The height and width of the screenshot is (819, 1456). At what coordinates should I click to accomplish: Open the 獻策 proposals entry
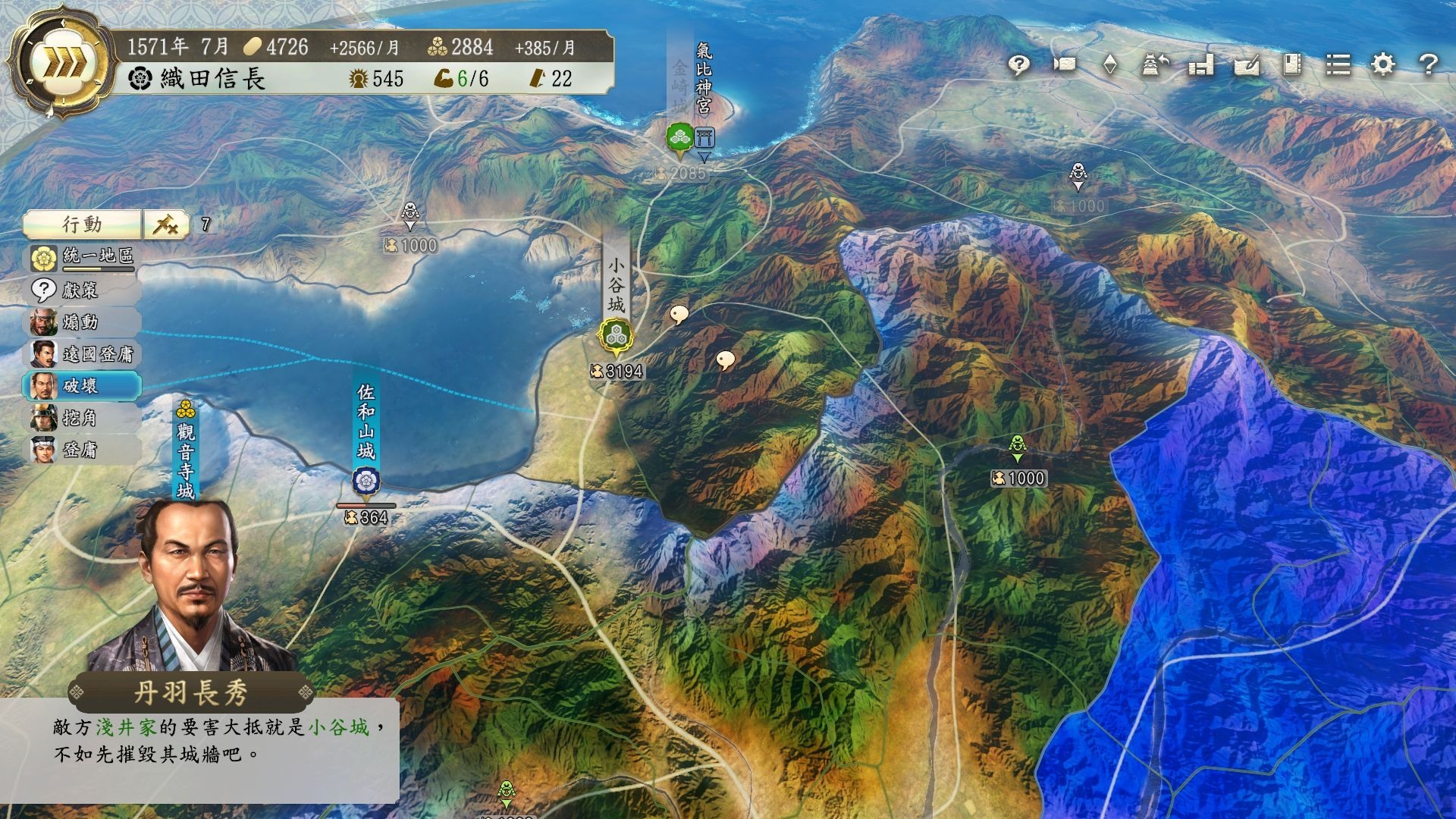pos(82,290)
